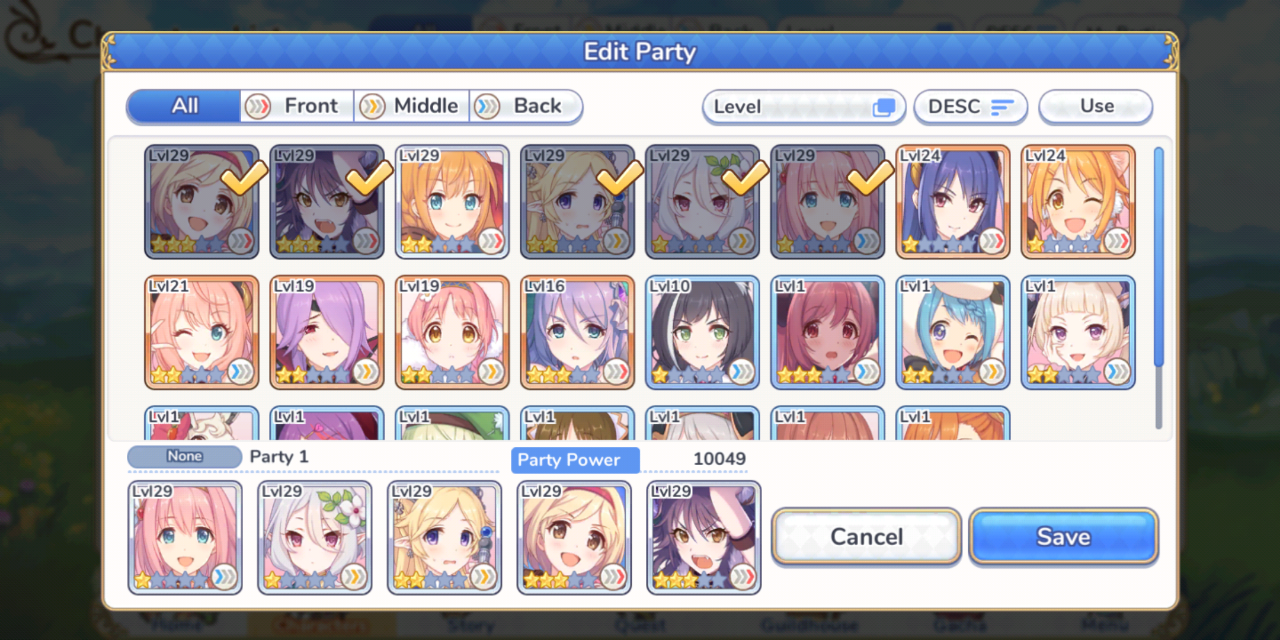
Task: Pick the Lvl16 lavender-haired character
Action: point(577,332)
